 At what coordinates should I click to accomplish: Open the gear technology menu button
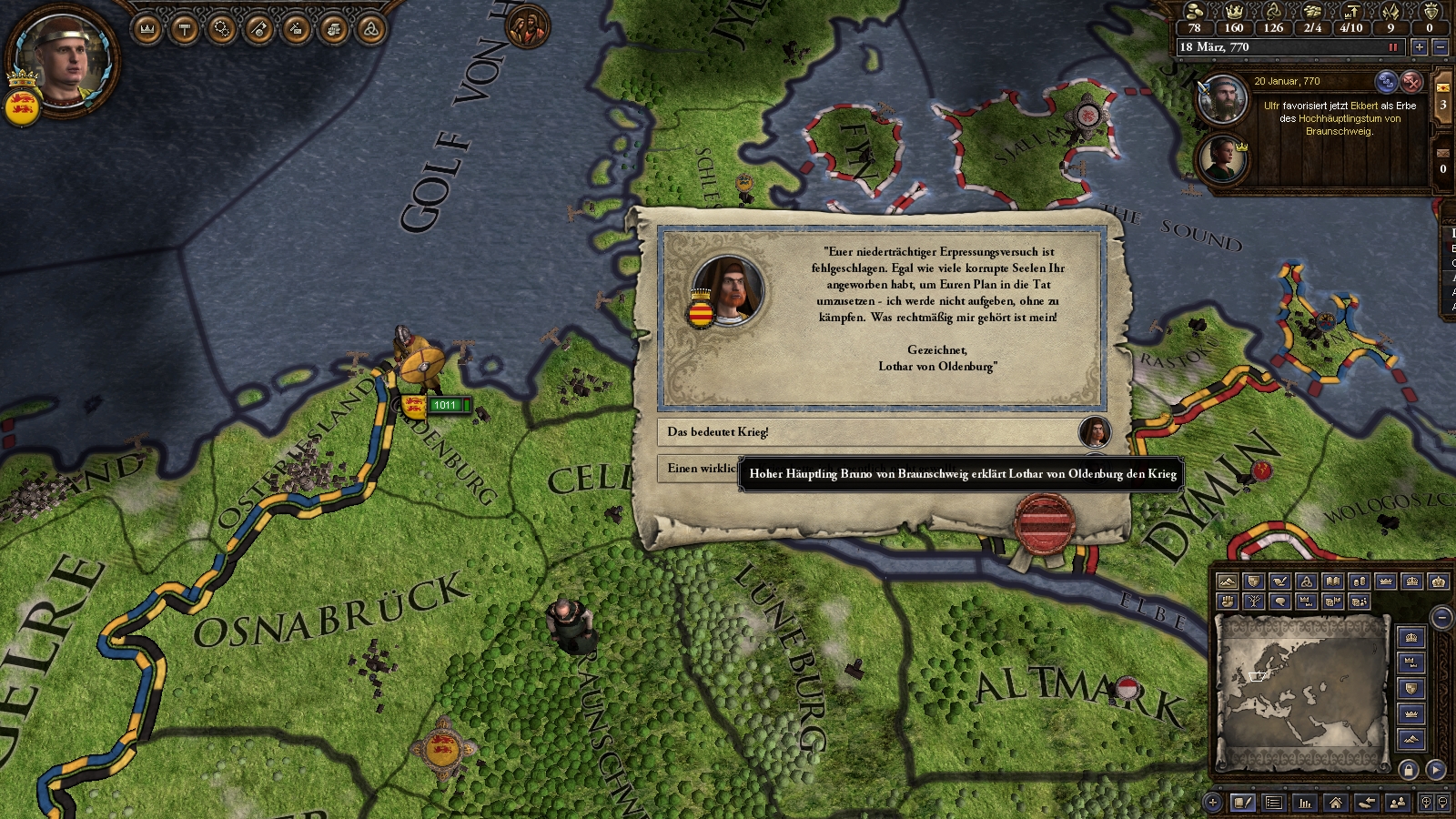point(222,30)
